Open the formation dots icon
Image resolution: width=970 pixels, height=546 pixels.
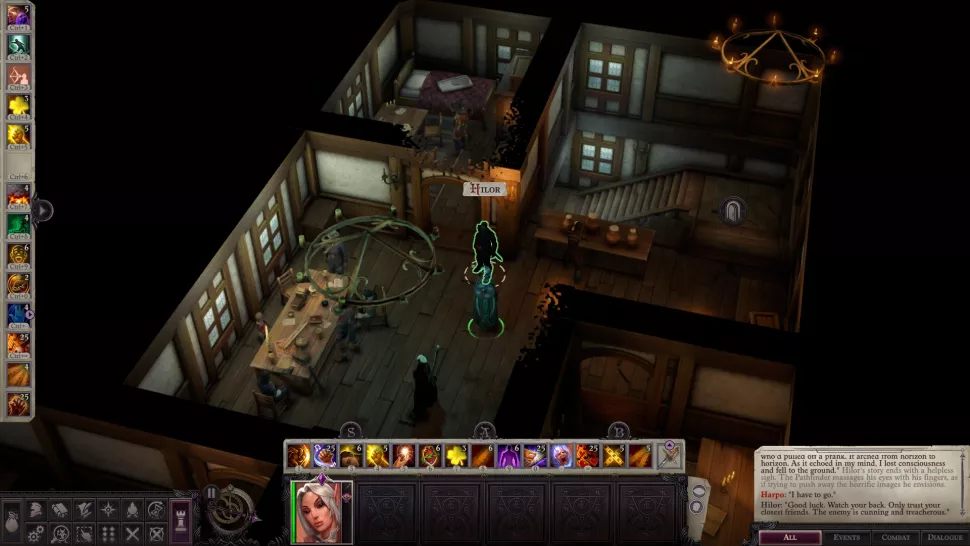coord(107,534)
